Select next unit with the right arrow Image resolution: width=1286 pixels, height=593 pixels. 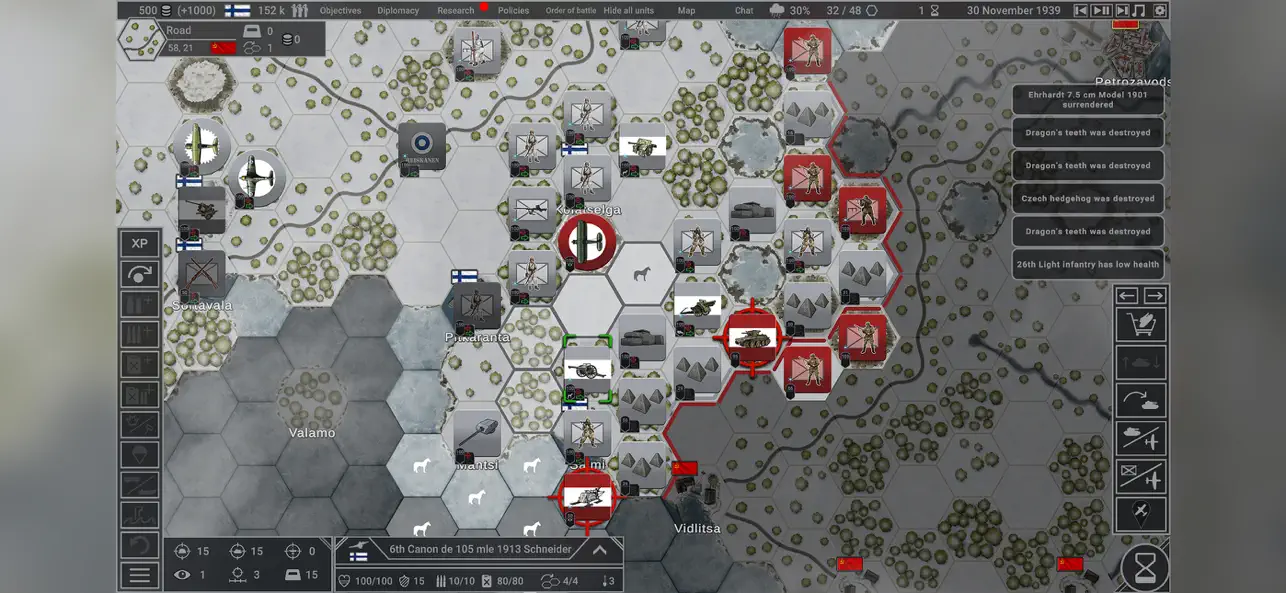(1154, 295)
